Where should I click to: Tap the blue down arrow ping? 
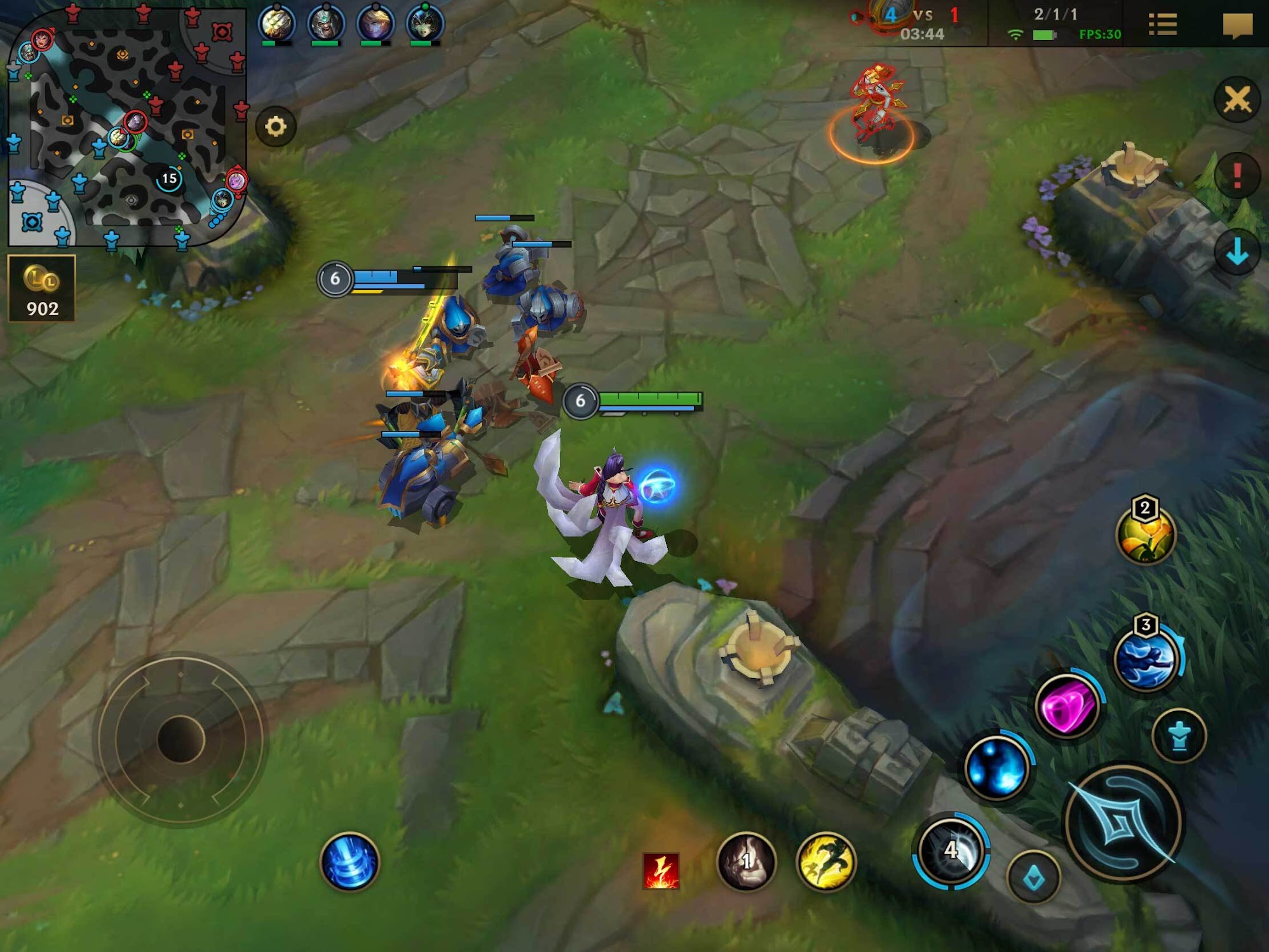point(1237,252)
